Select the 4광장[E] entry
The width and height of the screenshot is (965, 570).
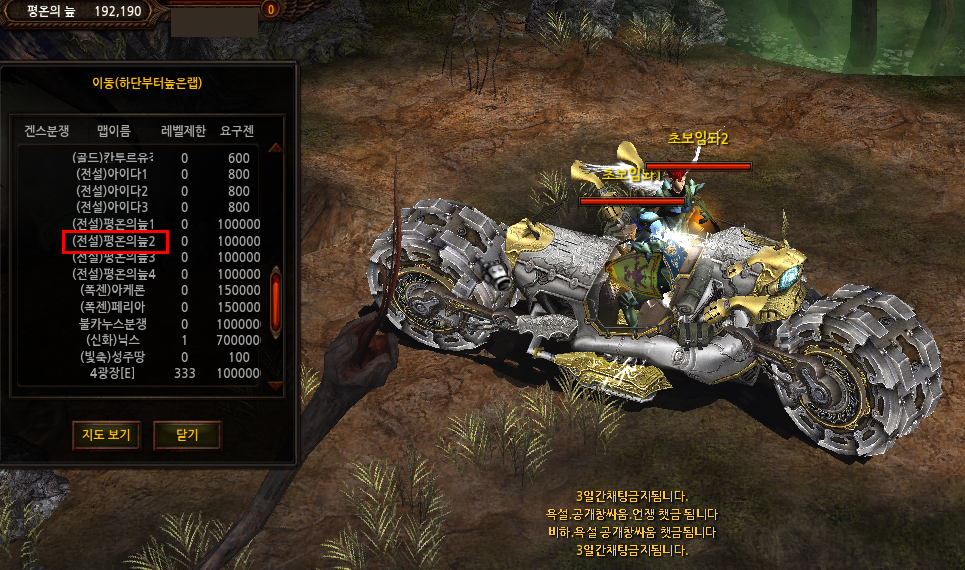tap(114, 373)
